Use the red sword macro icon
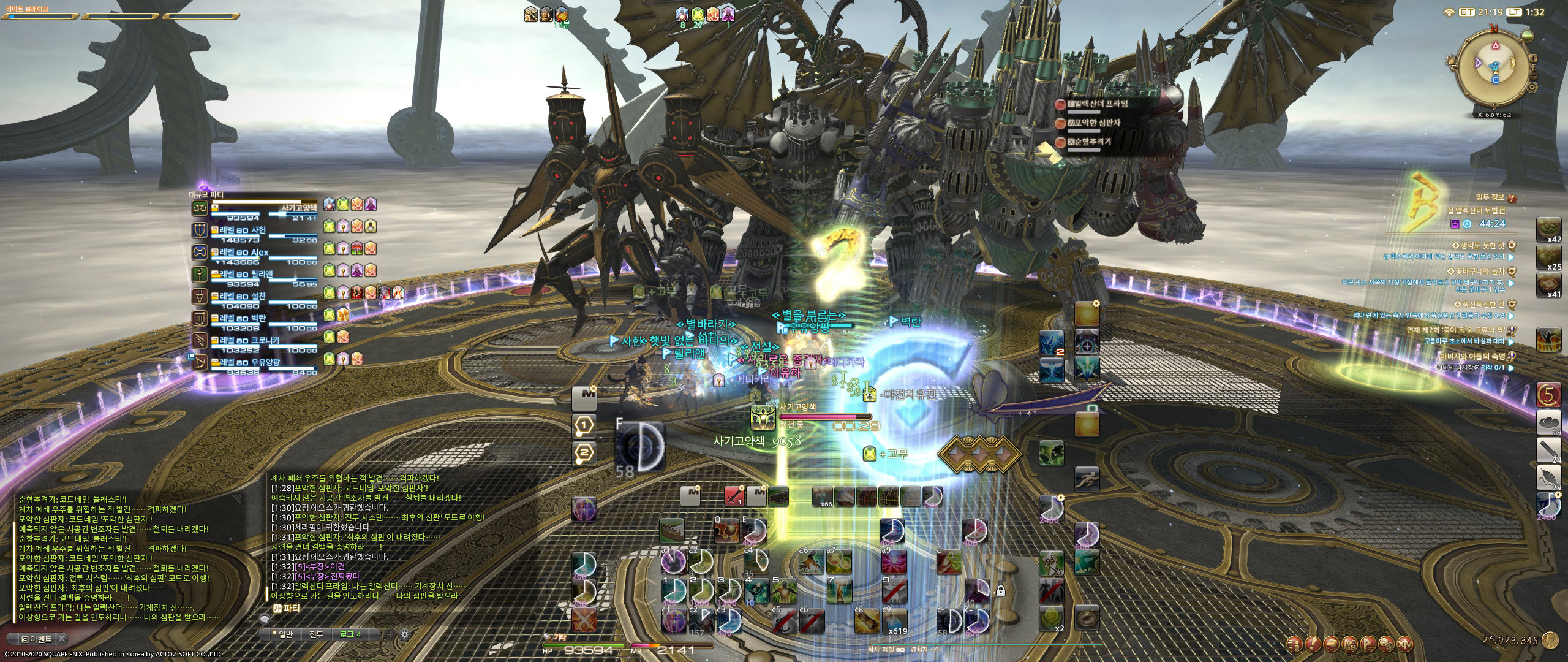This screenshot has width=1568, height=662. click(x=734, y=496)
